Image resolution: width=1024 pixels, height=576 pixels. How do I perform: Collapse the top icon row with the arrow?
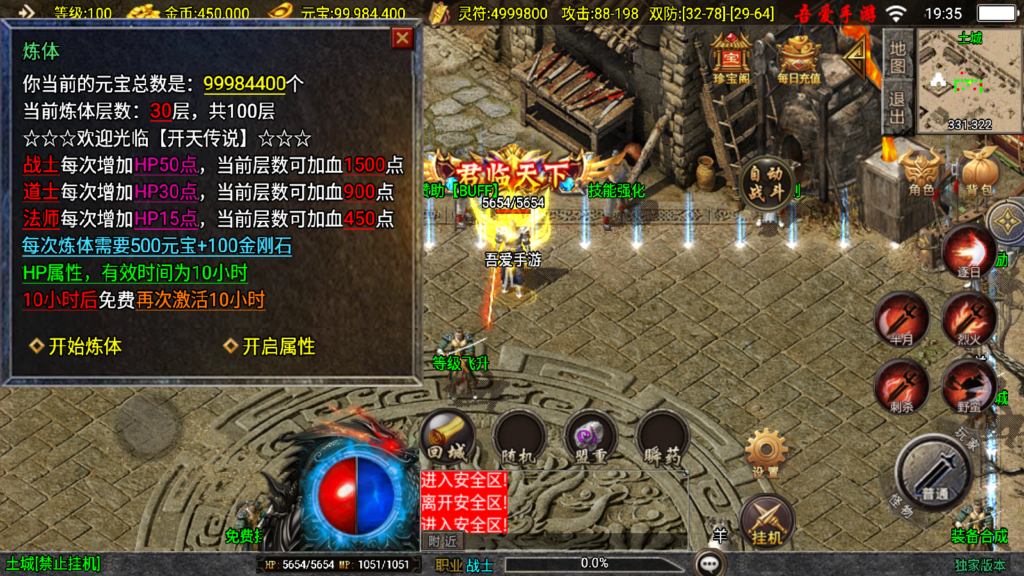(x=855, y=60)
